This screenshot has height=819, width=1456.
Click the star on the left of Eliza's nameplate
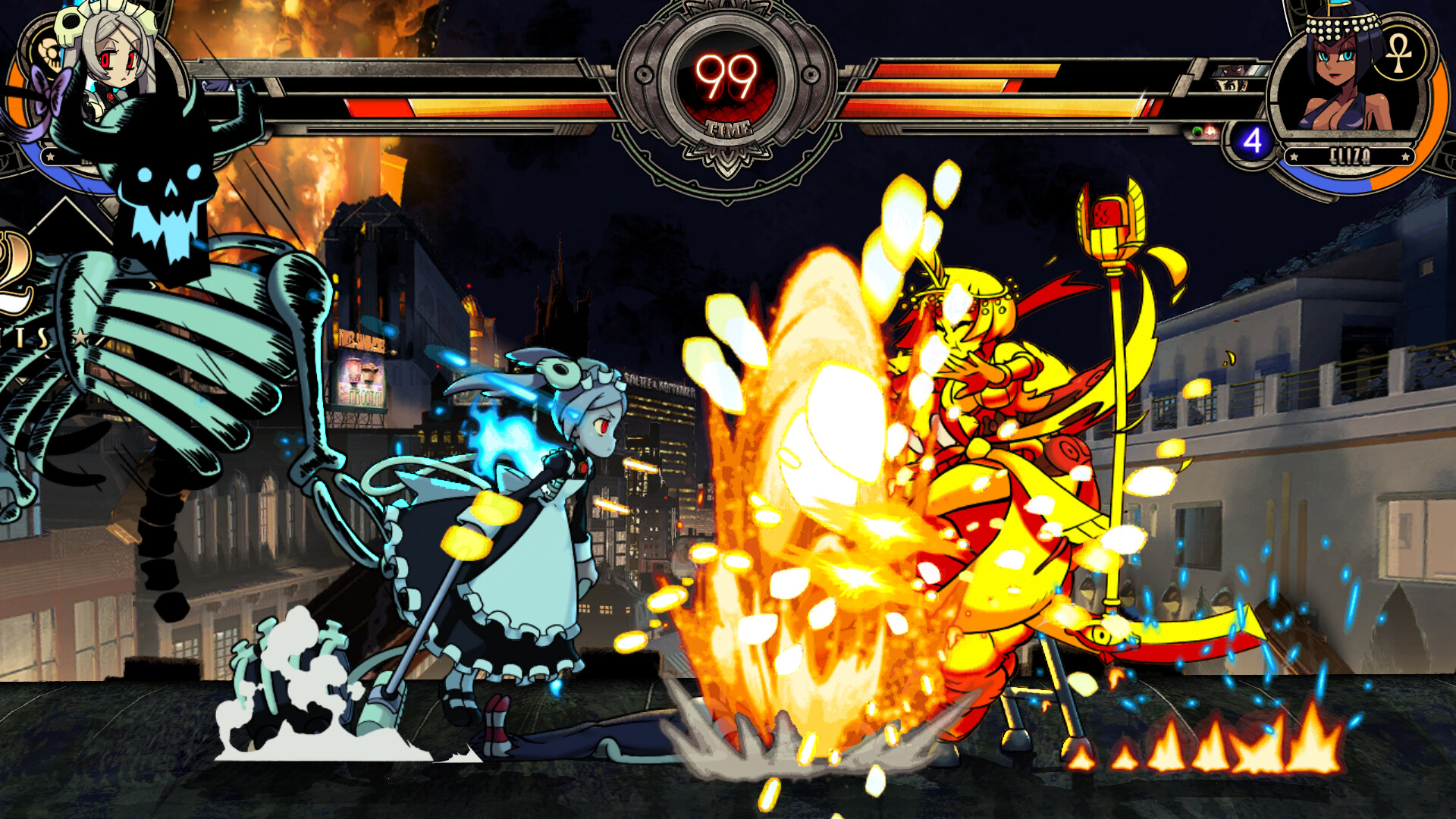pos(1294,156)
